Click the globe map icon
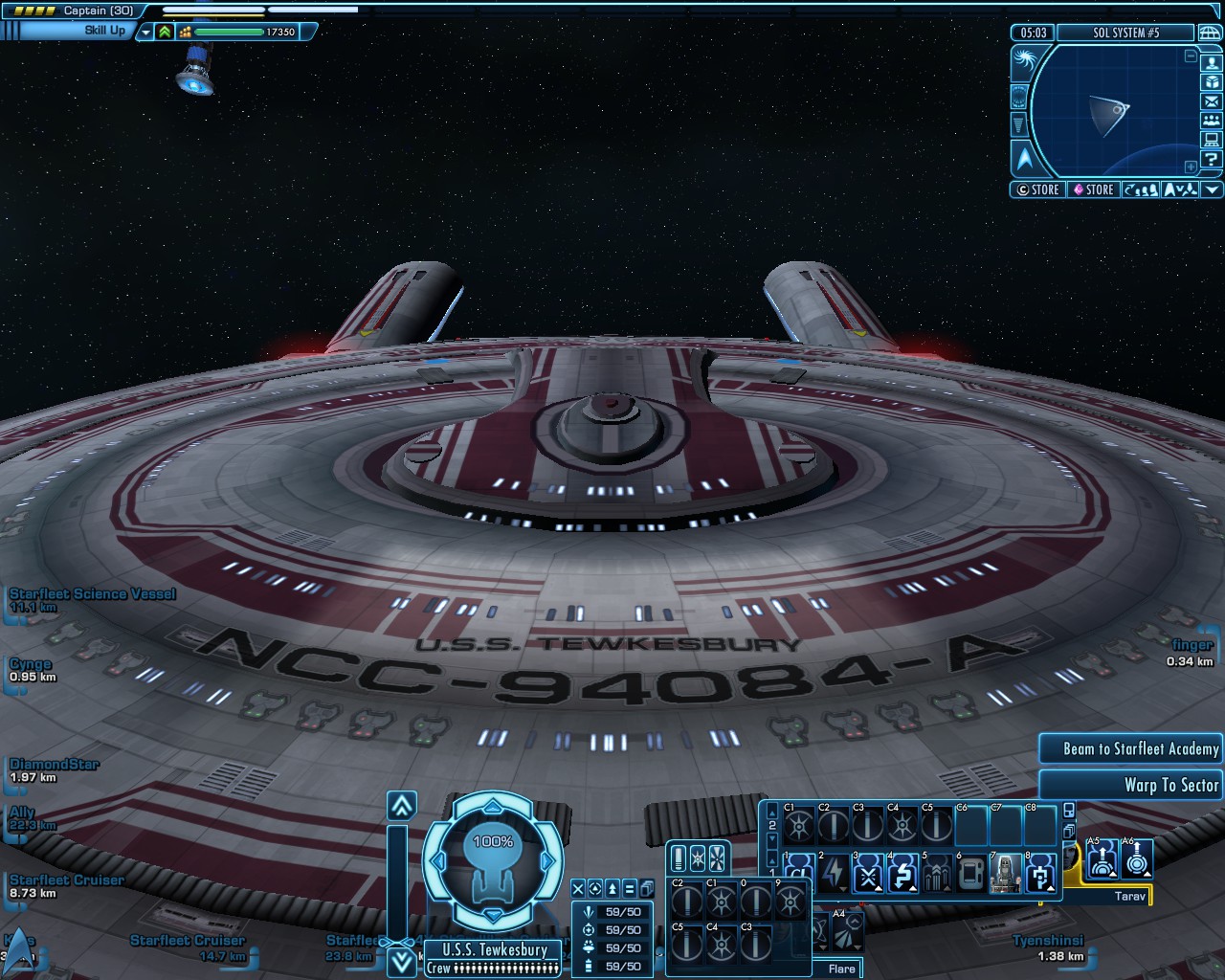This screenshot has width=1225, height=980. [x=1210, y=33]
